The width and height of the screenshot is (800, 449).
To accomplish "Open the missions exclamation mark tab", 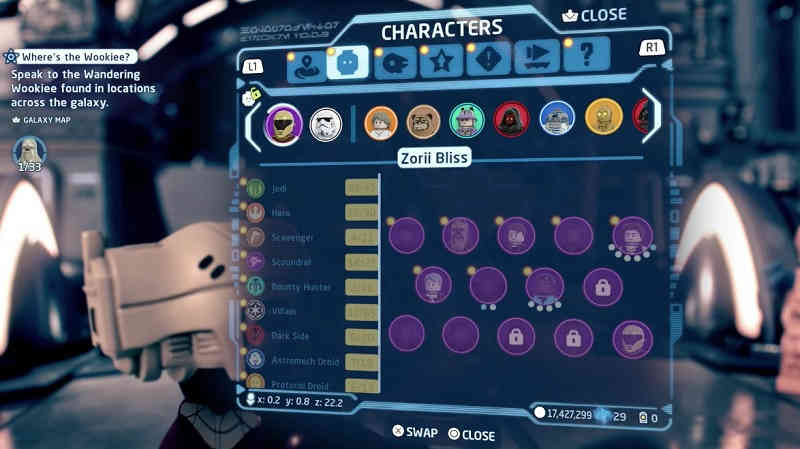I will 487,63.
